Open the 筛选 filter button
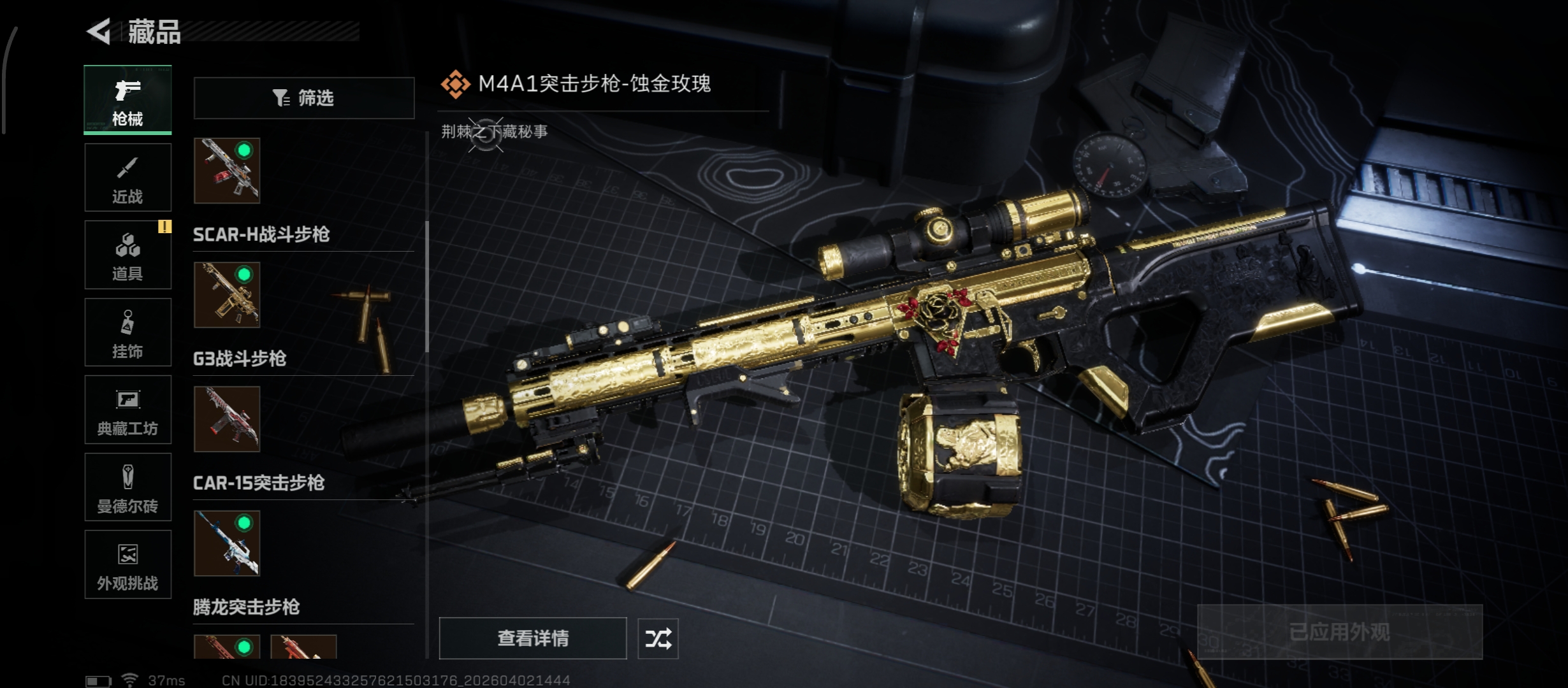The height and width of the screenshot is (688, 1568). pyautogui.click(x=303, y=98)
